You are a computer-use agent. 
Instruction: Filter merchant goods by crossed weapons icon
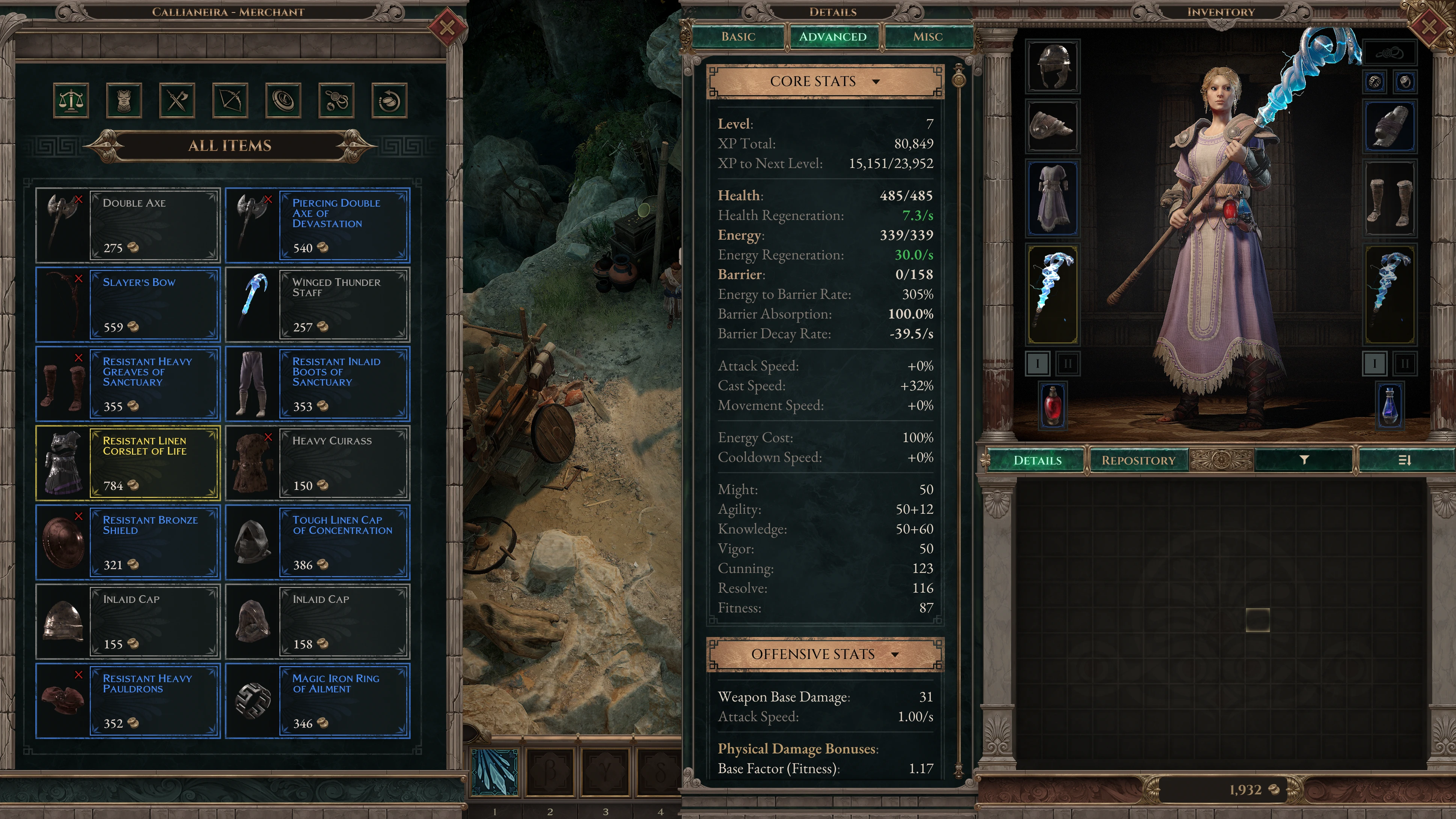(x=177, y=101)
